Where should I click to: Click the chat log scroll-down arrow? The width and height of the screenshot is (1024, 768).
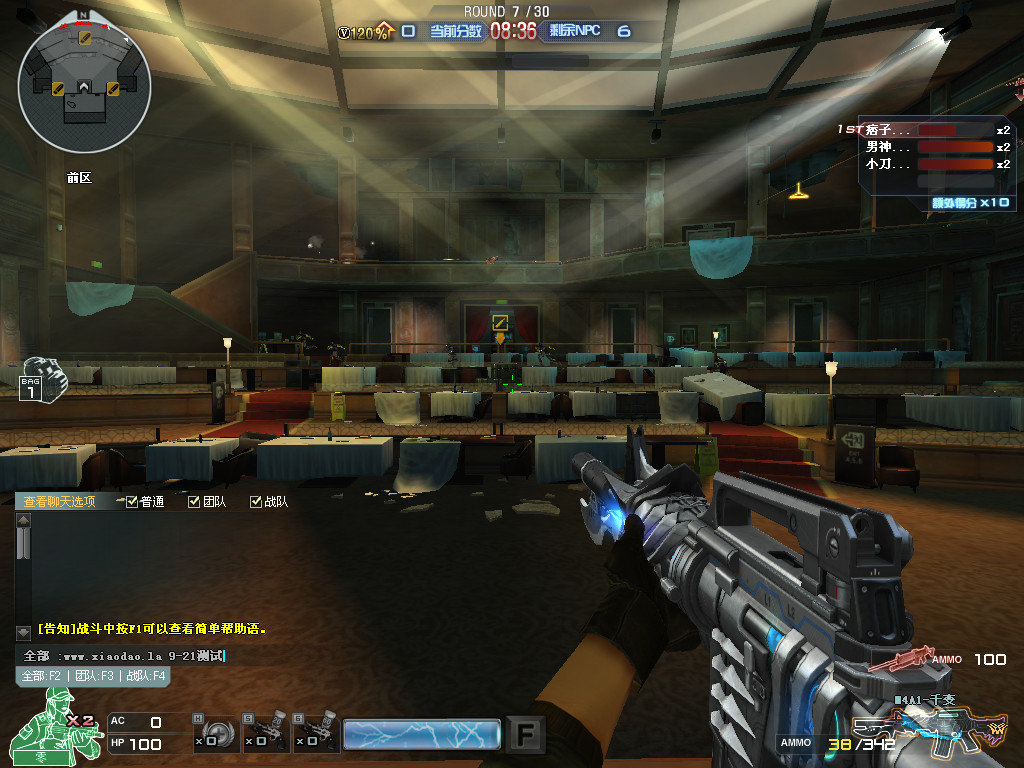[24, 632]
